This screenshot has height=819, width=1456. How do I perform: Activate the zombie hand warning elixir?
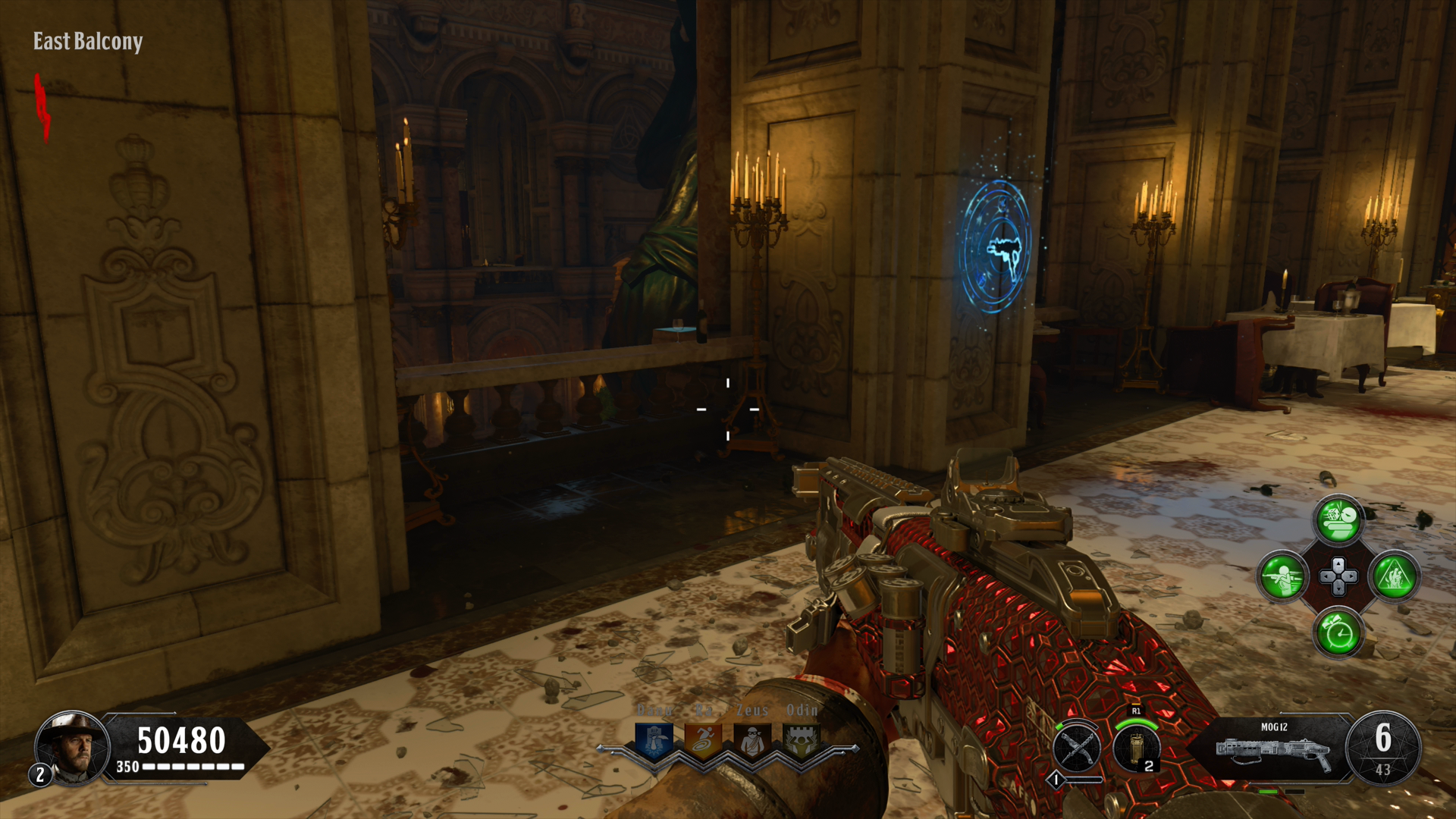(x=1394, y=576)
